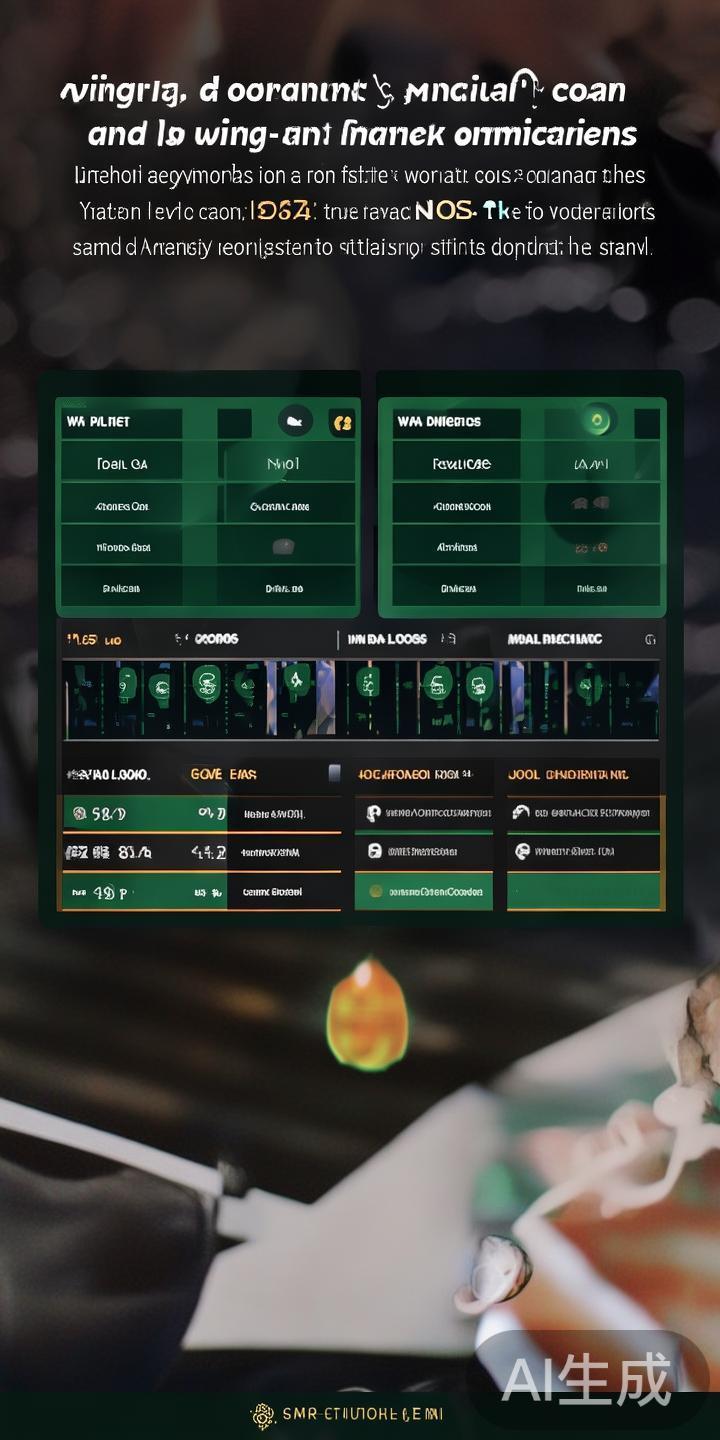Select the orange "GOVE EMS" column header

[x=223, y=774]
